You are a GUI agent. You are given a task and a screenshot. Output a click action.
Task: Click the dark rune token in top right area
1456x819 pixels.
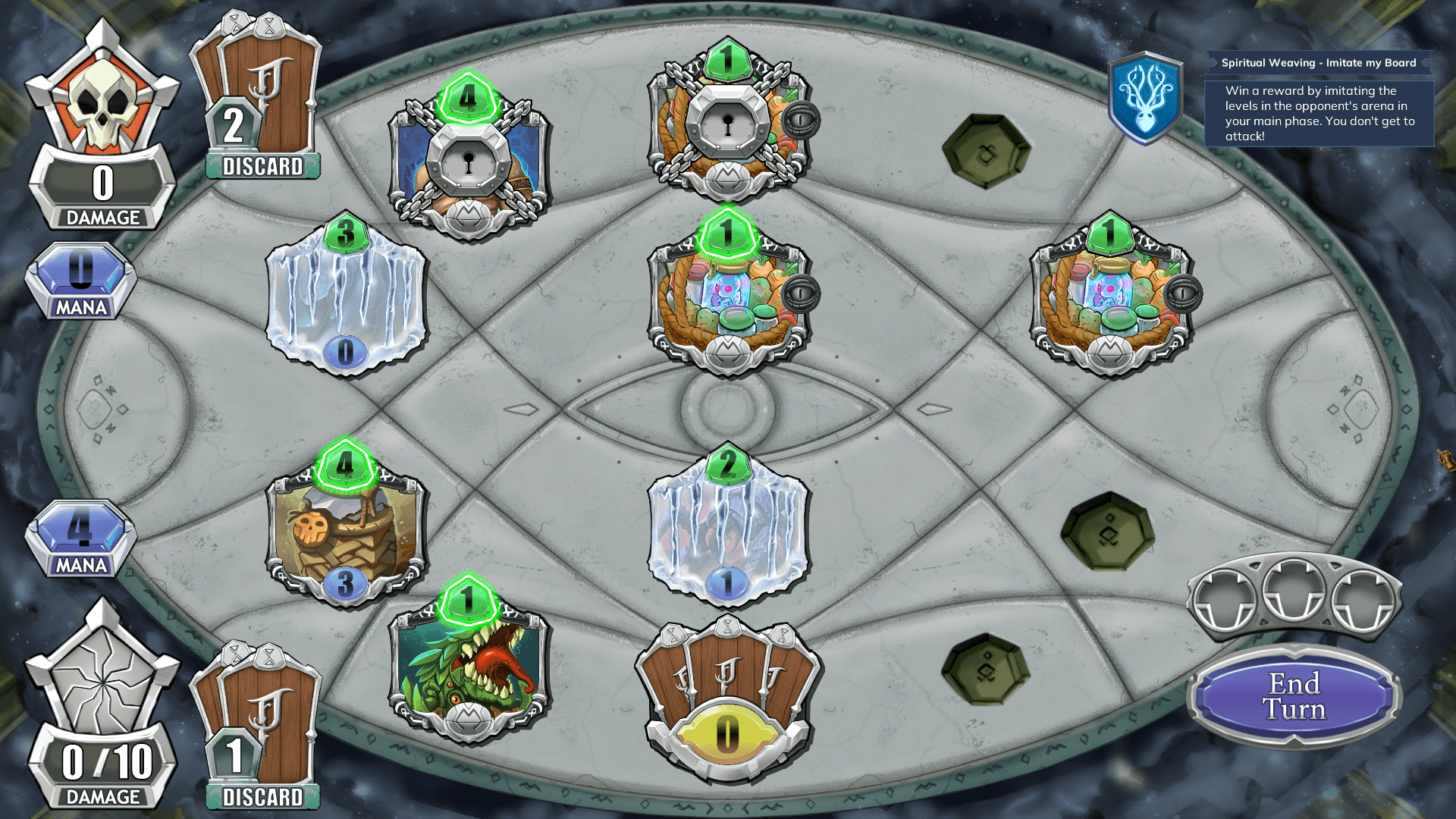point(985,152)
